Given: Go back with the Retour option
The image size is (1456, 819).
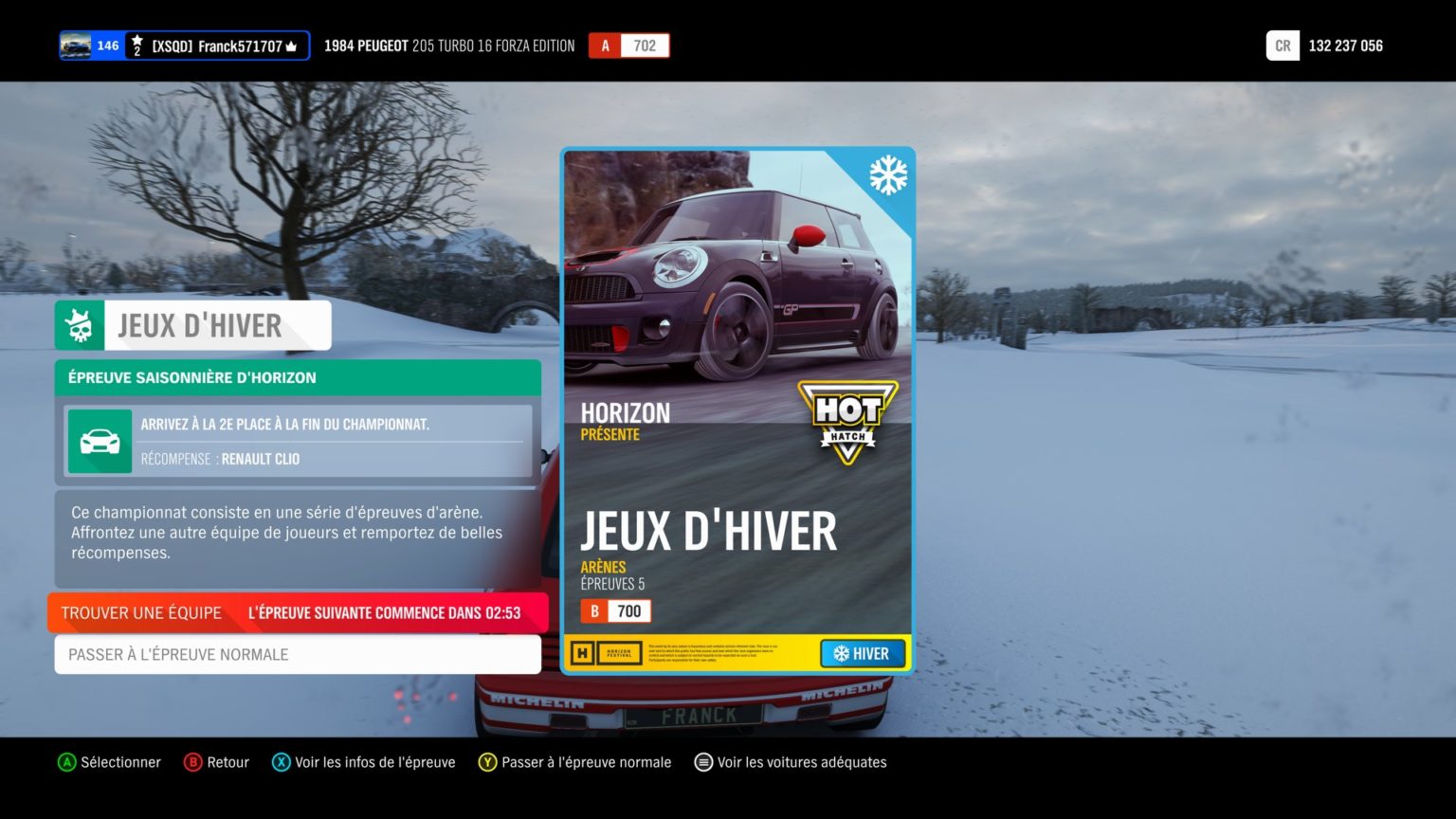Looking at the screenshot, I should coord(216,762).
